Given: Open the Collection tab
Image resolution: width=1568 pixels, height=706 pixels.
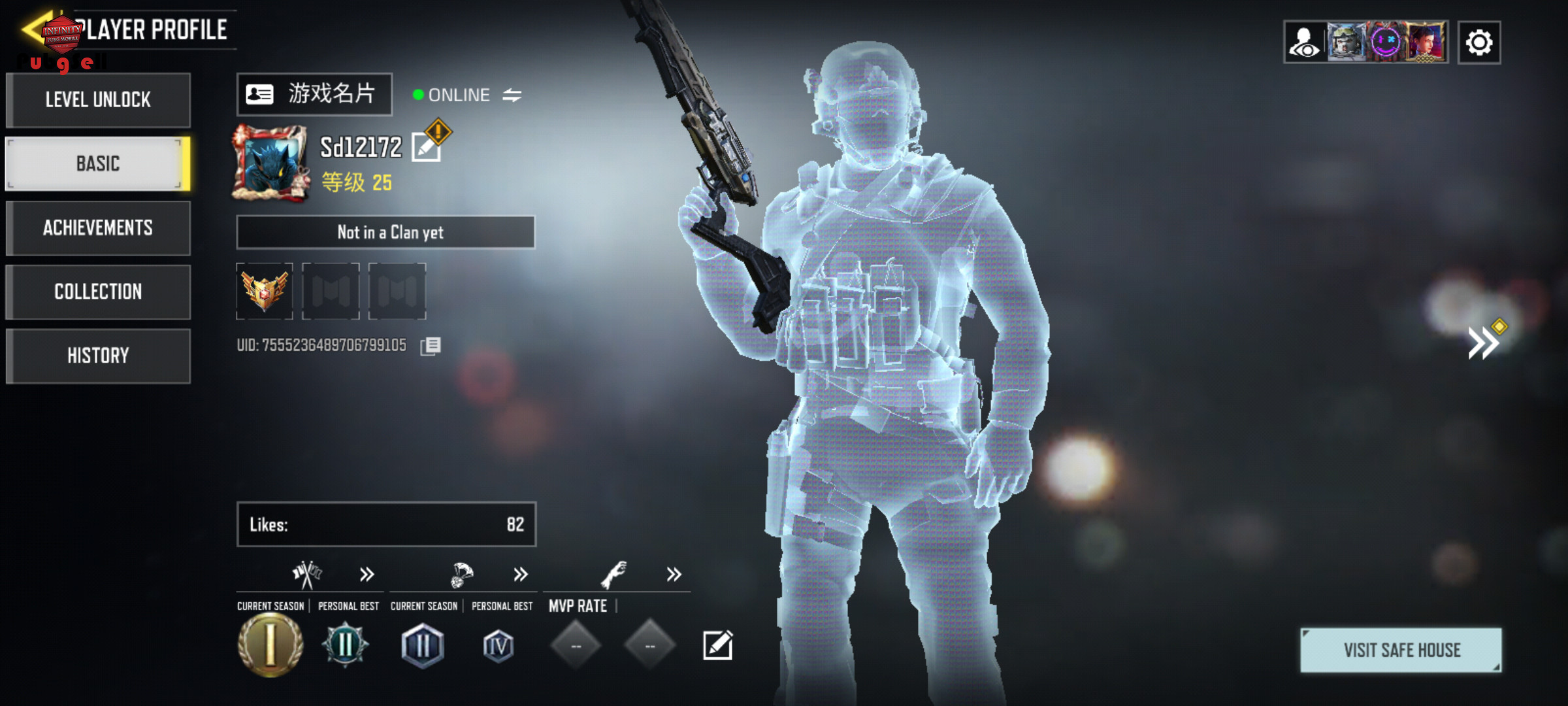Looking at the screenshot, I should [x=98, y=292].
